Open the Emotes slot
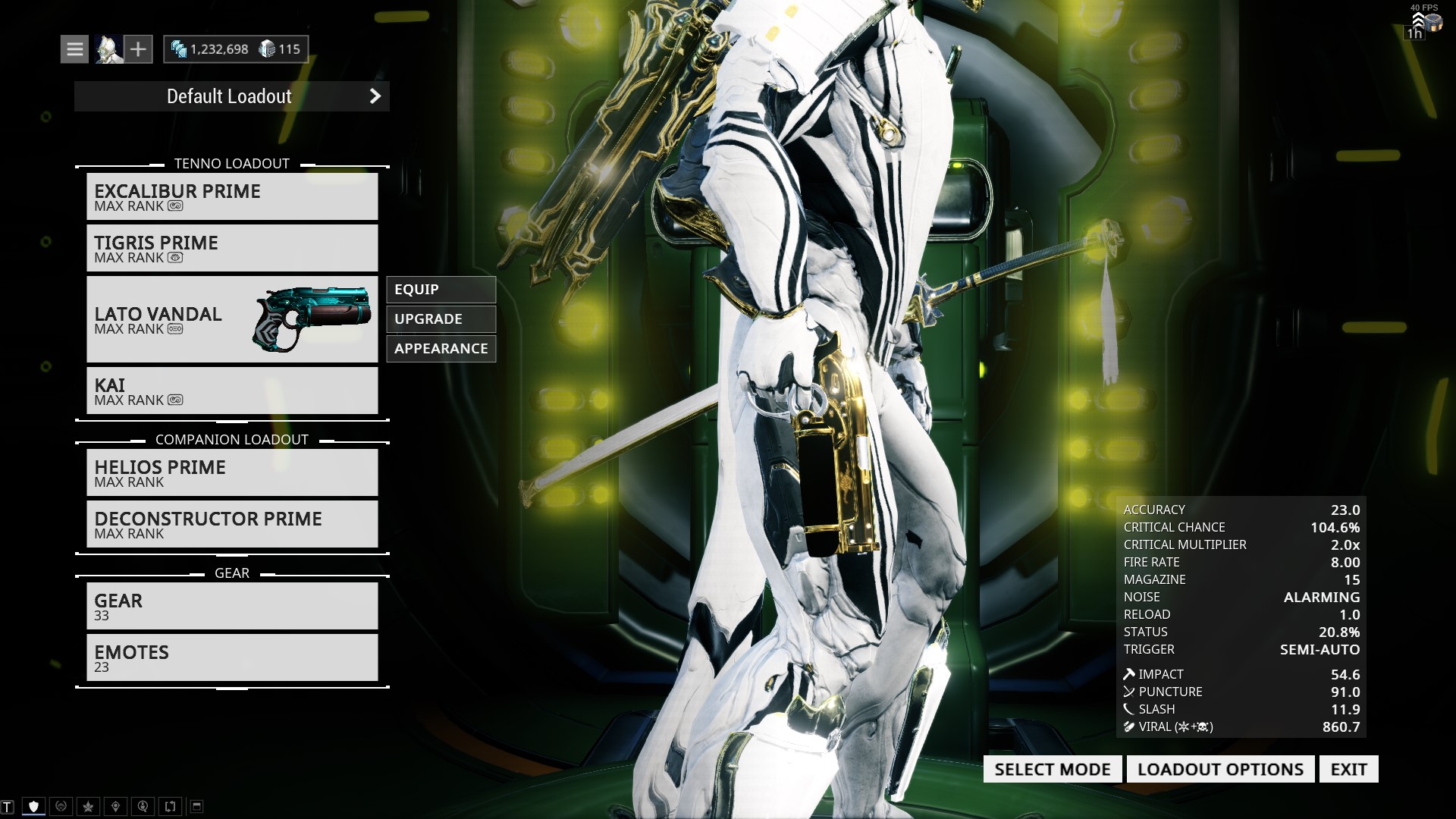Screen dimensions: 1456x819 231,657
